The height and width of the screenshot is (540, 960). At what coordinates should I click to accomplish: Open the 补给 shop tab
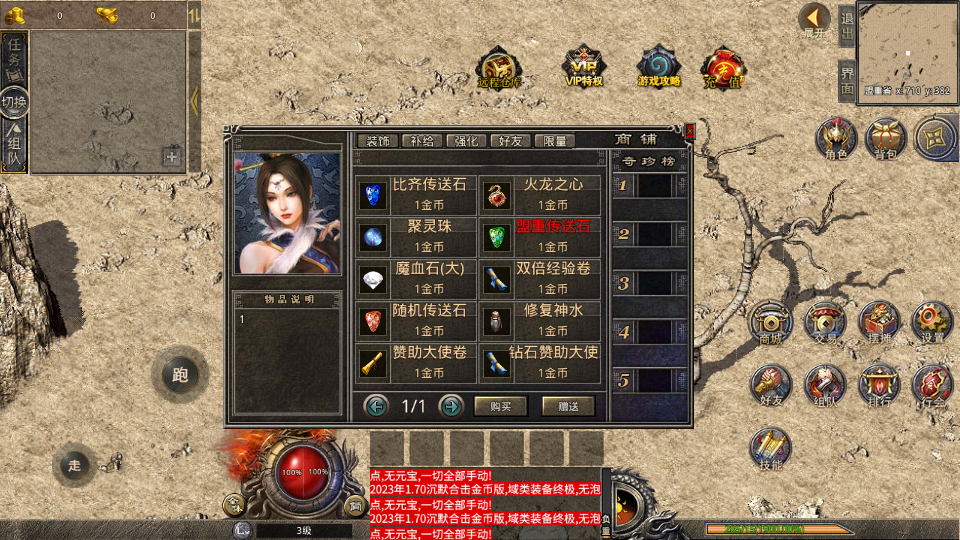click(422, 141)
